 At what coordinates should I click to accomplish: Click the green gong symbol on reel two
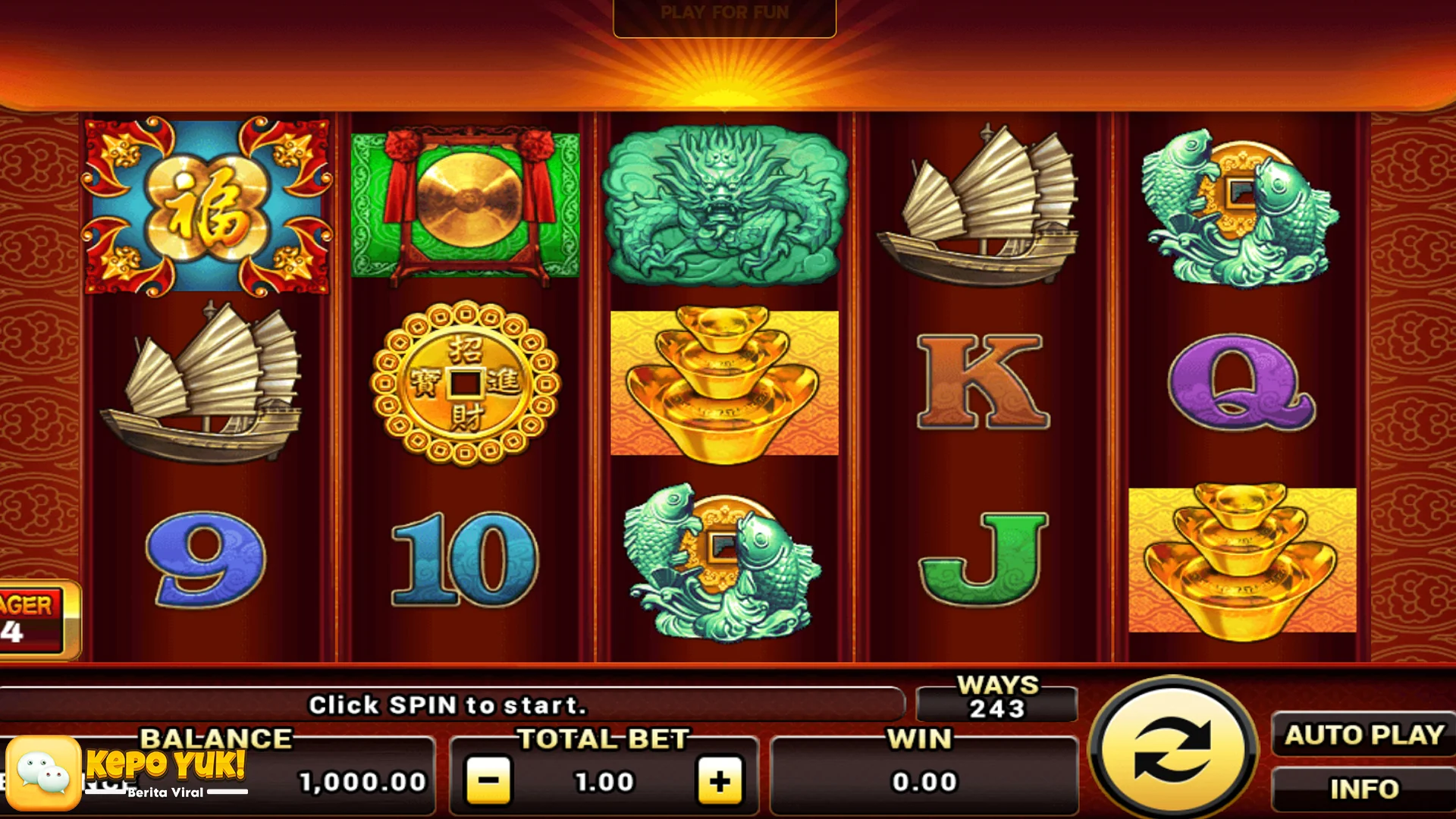point(463,206)
